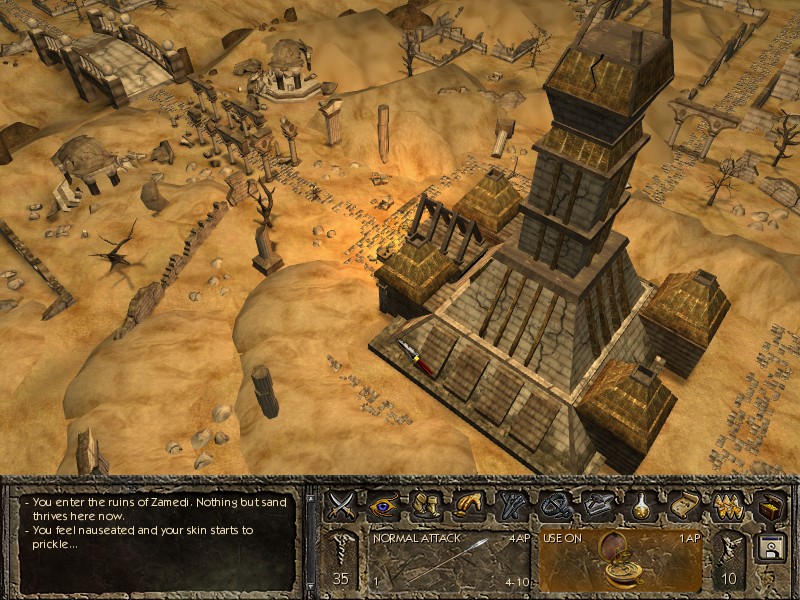Open the treasure chest inventory
This screenshot has height=600, width=800.
(769, 505)
